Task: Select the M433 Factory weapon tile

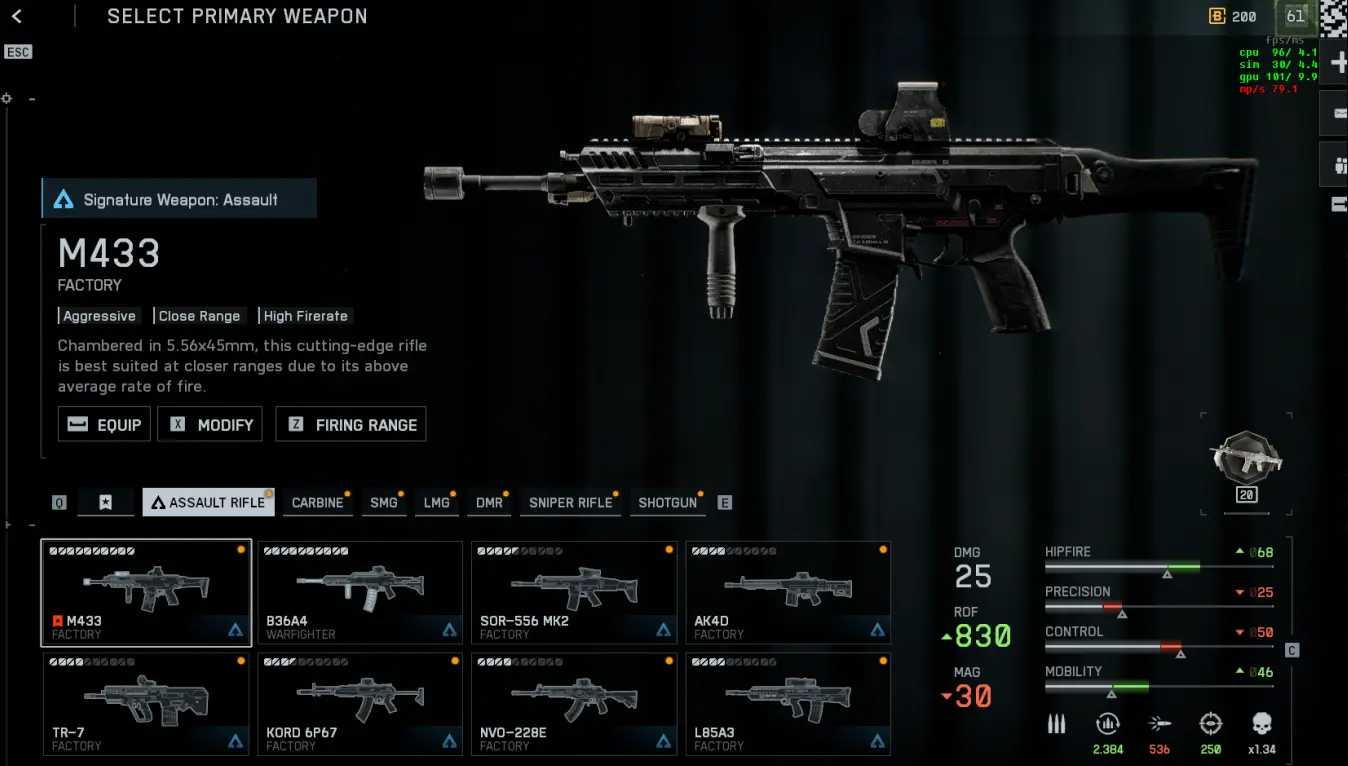Action: pos(146,592)
